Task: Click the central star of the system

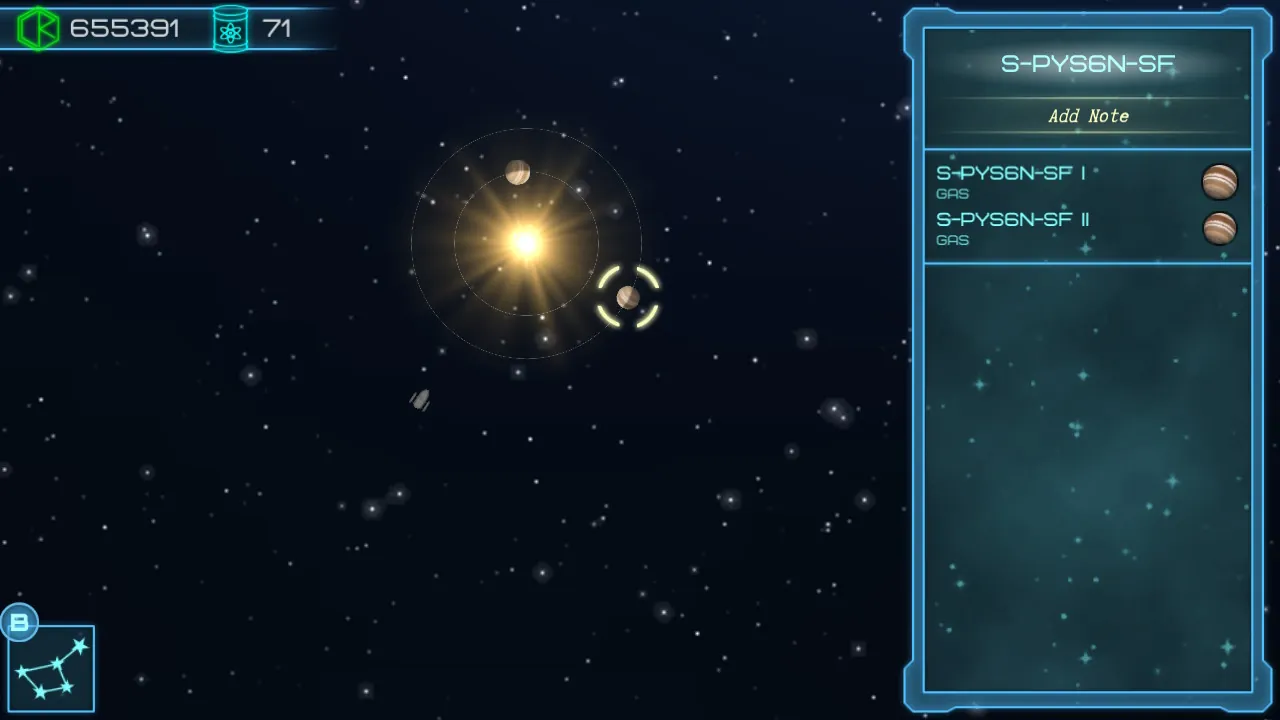Action: click(524, 240)
